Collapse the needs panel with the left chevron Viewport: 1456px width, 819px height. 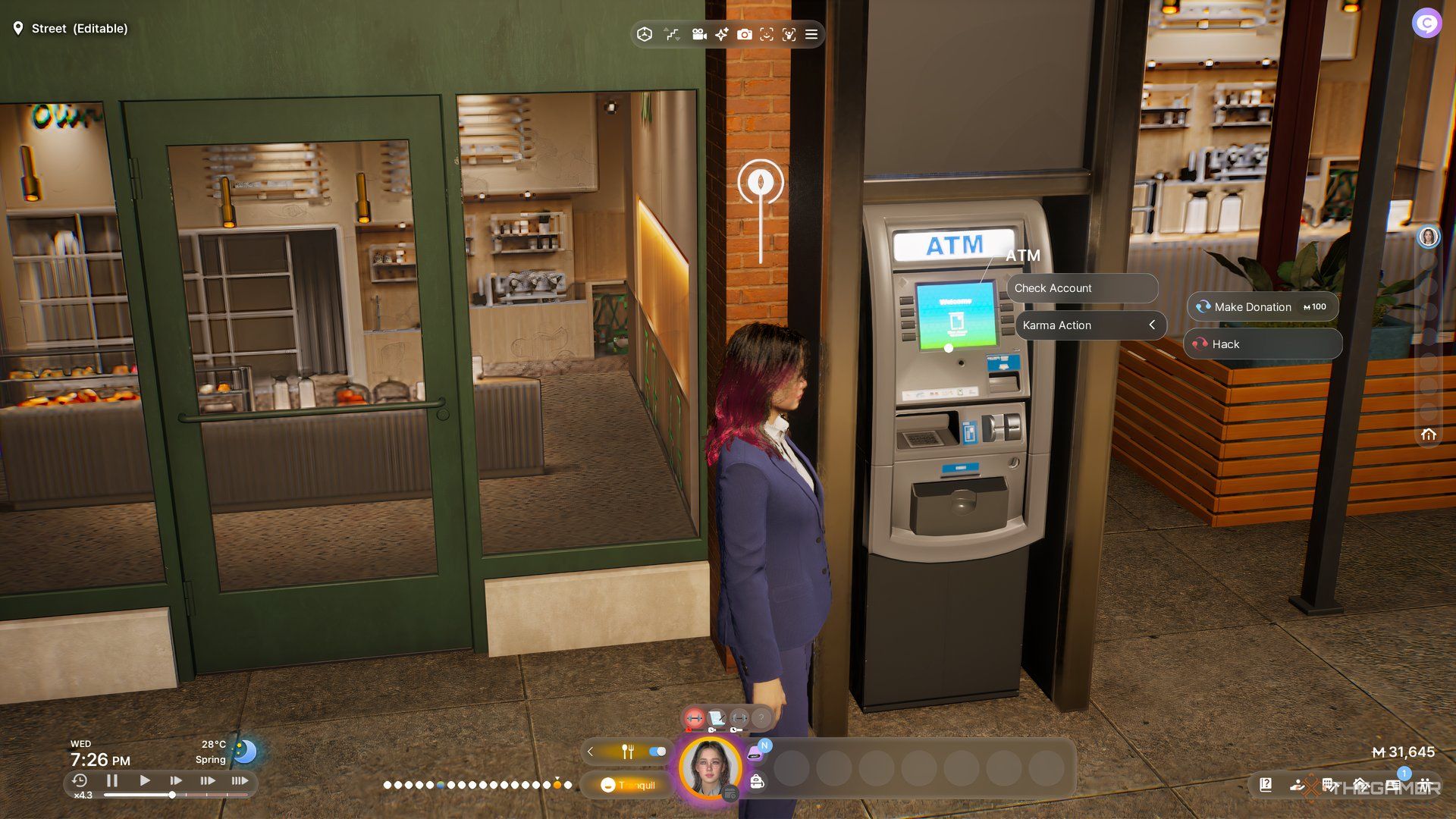590,752
